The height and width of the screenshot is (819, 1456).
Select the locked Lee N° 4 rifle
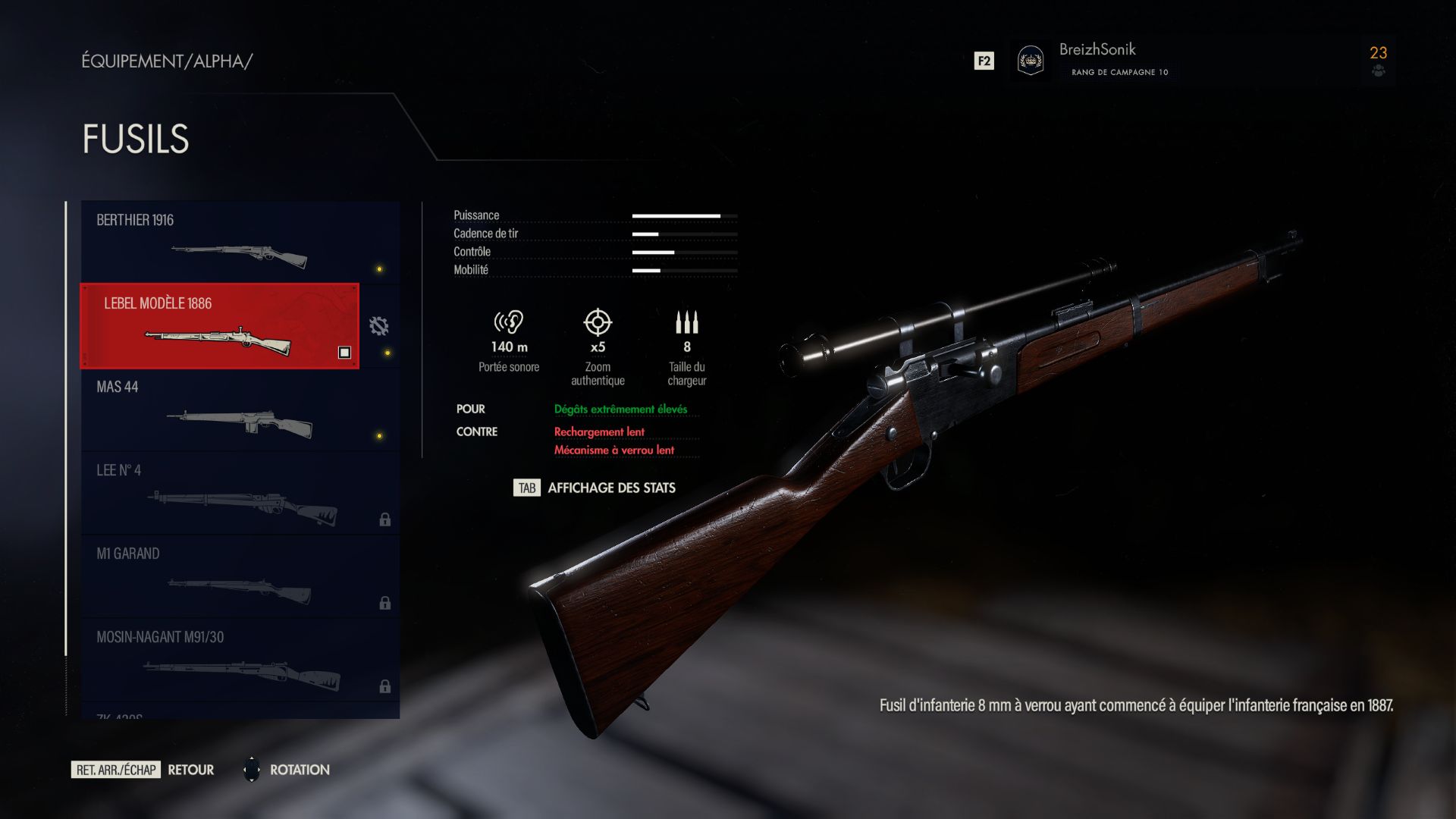coord(240,493)
